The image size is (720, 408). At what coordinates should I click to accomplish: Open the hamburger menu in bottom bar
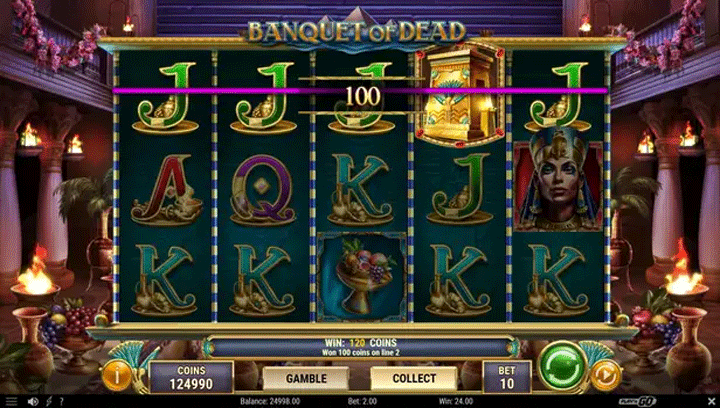[x=12, y=401]
